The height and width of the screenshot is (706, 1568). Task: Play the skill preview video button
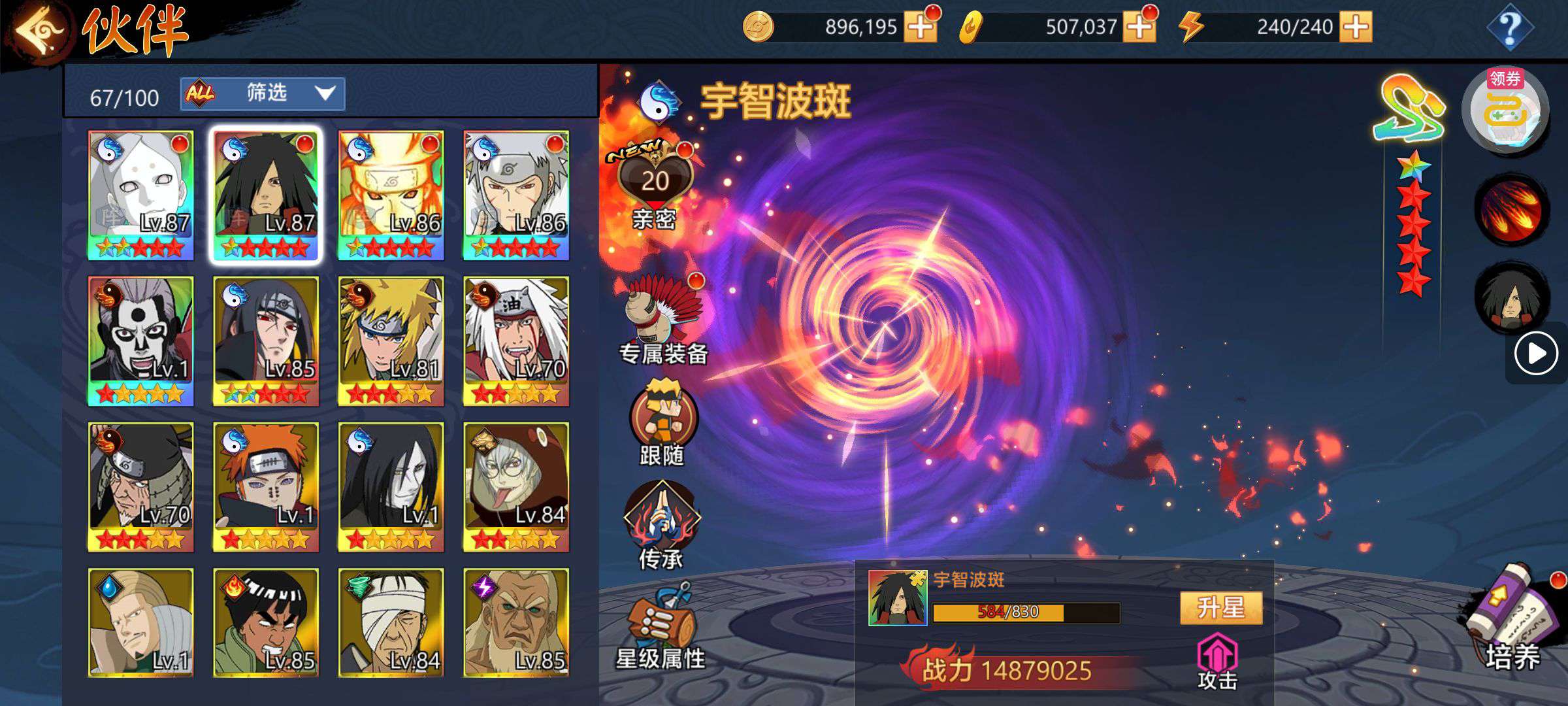tap(1535, 354)
